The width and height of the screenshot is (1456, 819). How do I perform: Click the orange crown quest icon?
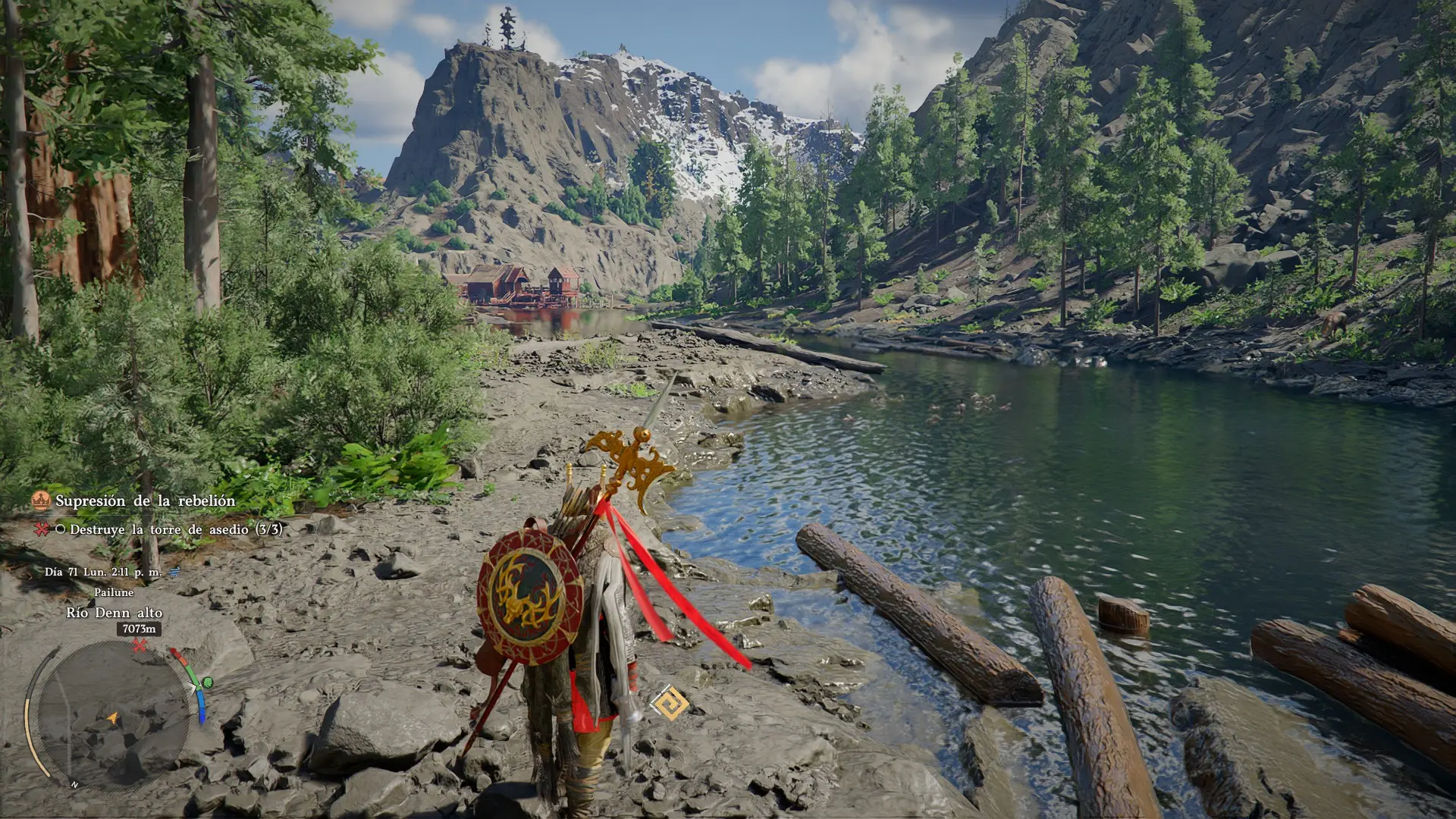click(40, 500)
